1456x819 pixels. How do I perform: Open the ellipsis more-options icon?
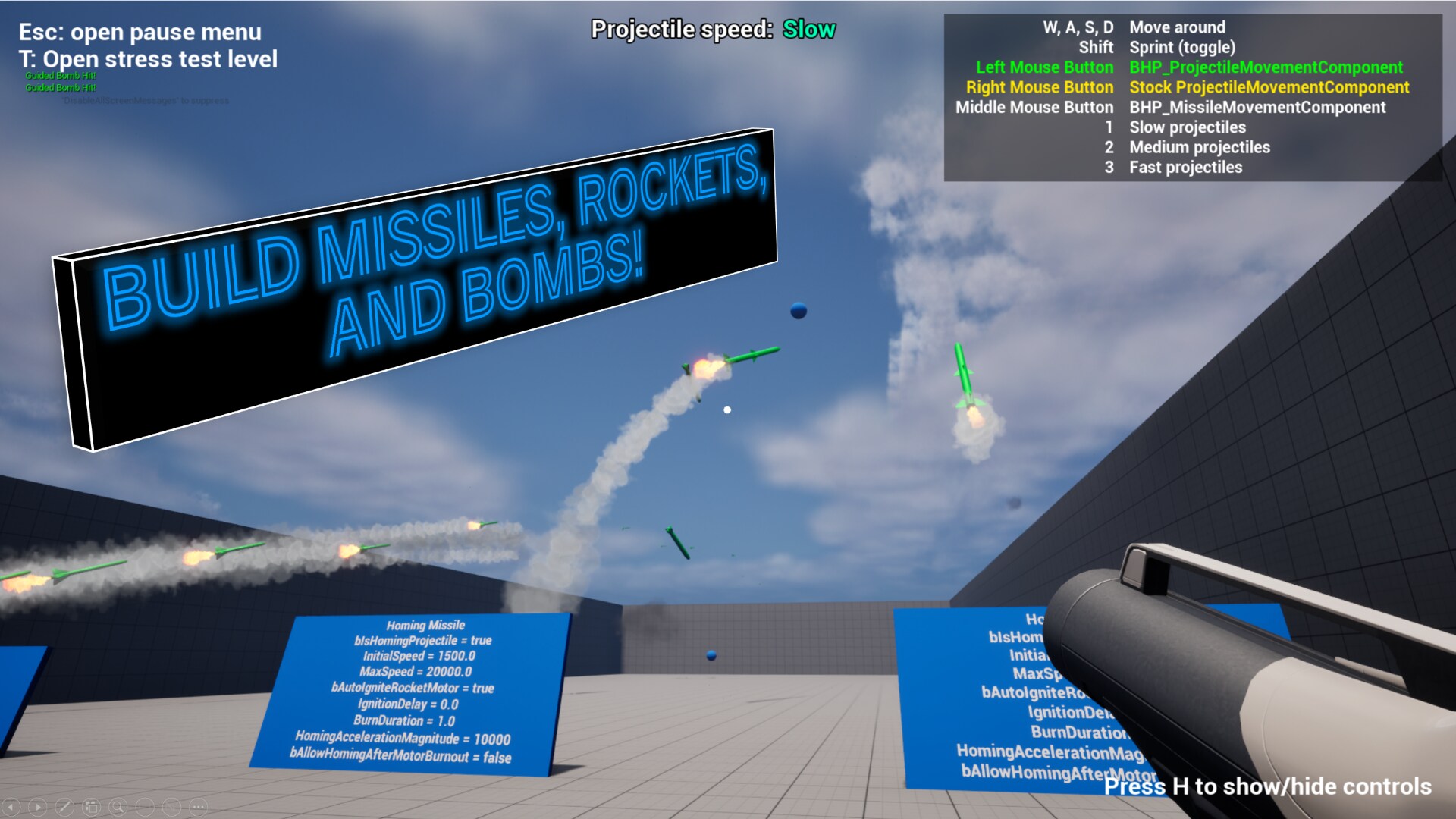point(198,806)
